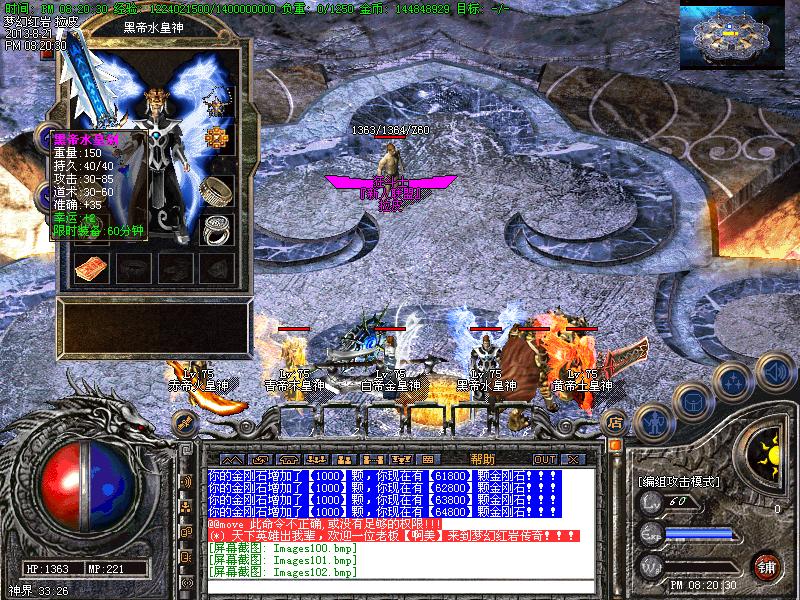
Task: Select the silver ring equipment slot
Action: (216, 228)
